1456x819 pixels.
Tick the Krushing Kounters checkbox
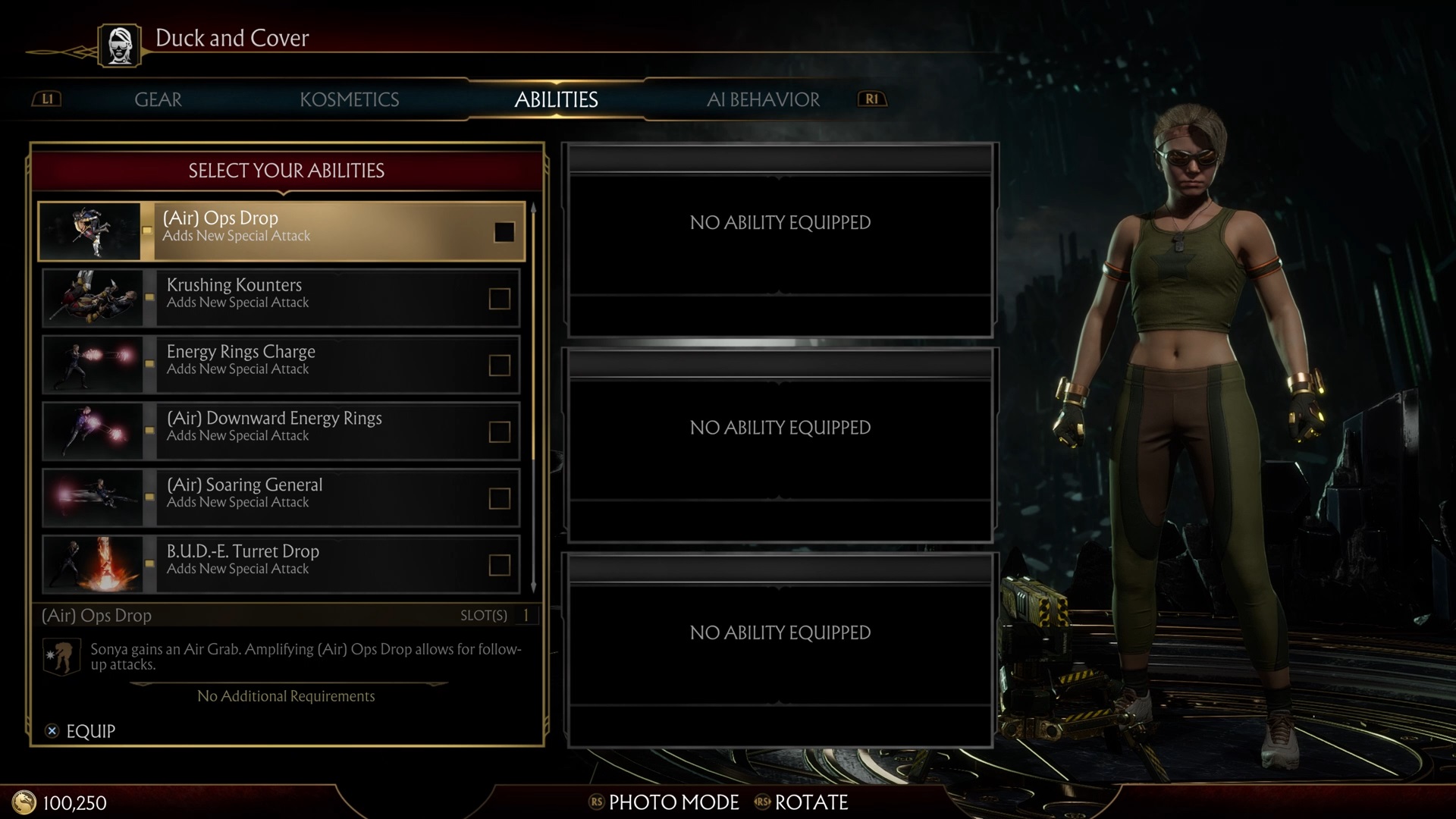pyautogui.click(x=499, y=299)
